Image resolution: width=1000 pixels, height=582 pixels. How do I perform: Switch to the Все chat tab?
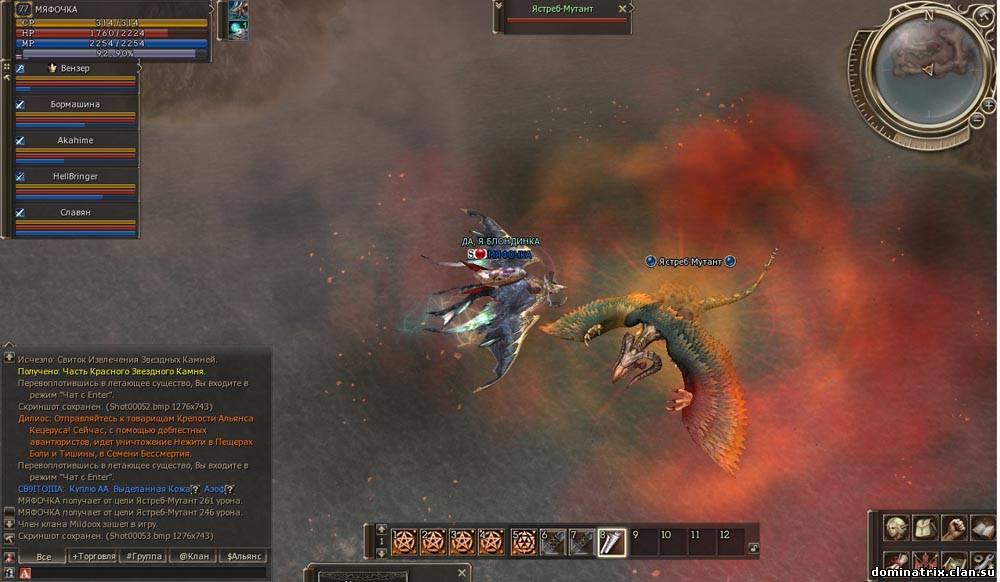coord(43,556)
